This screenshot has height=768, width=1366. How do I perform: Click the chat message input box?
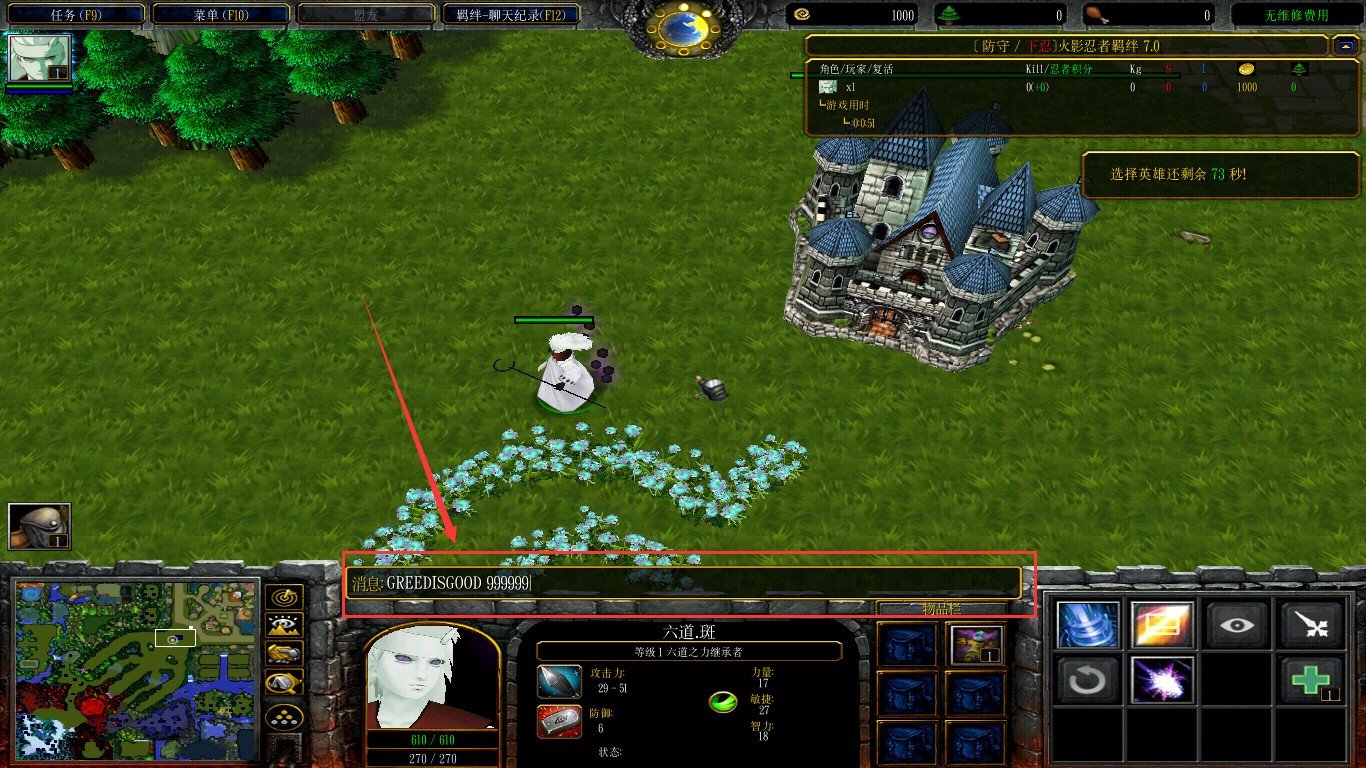click(684, 583)
